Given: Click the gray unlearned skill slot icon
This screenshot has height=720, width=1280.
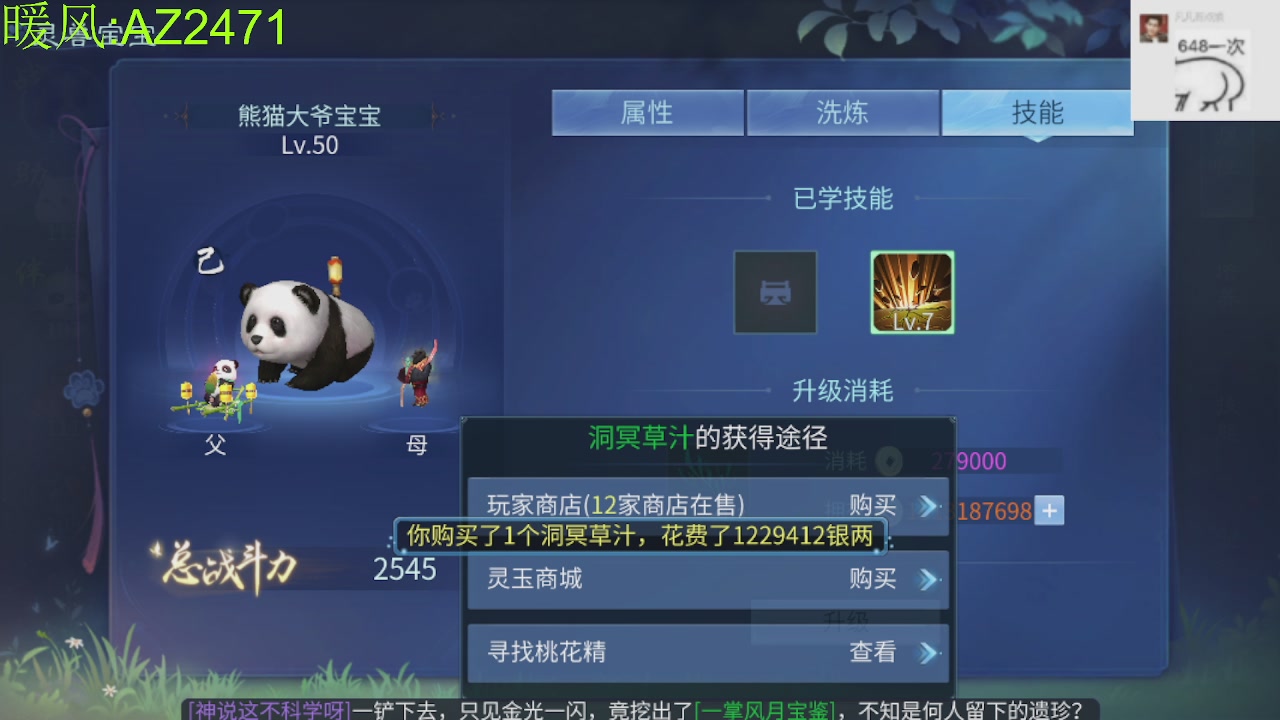Looking at the screenshot, I should 776,292.
